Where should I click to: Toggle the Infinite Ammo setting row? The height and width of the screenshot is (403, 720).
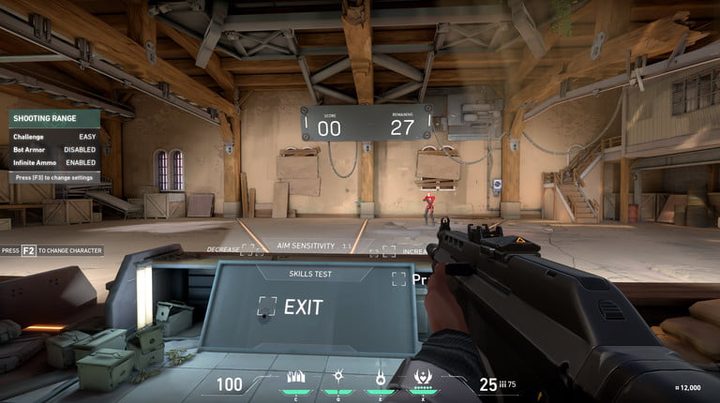coord(54,162)
